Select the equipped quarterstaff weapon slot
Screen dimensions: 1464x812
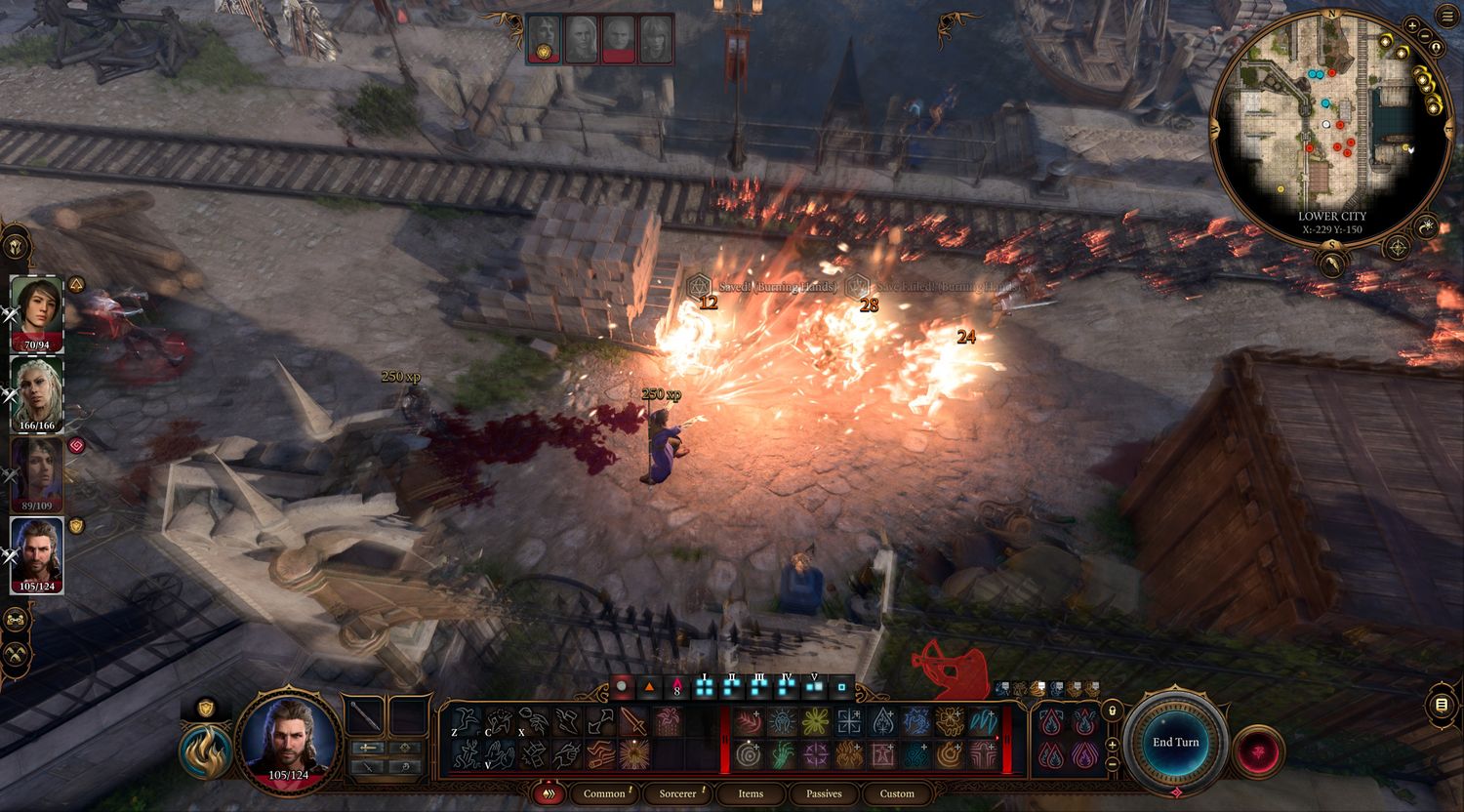click(x=368, y=716)
